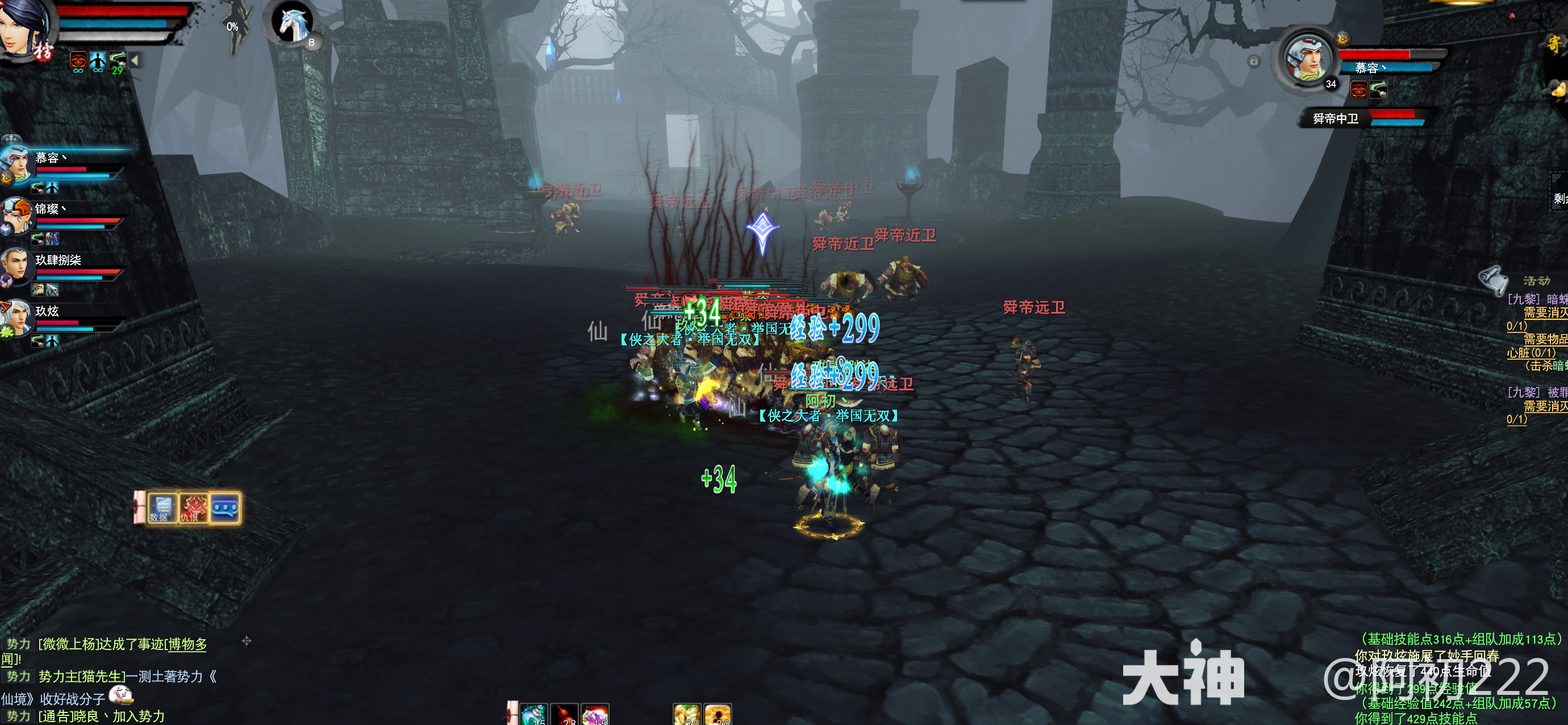Click the target portrait of 慕容
The width and height of the screenshot is (1568, 725).
coord(1306,59)
